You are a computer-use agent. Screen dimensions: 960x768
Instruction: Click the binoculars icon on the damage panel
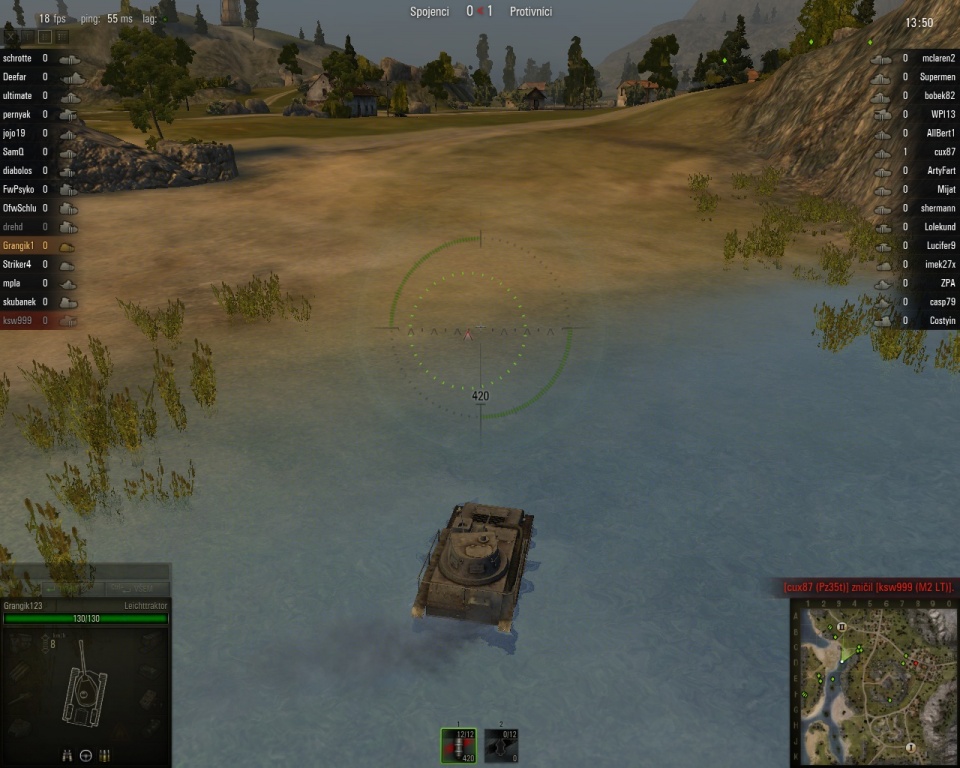pos(67,755)
